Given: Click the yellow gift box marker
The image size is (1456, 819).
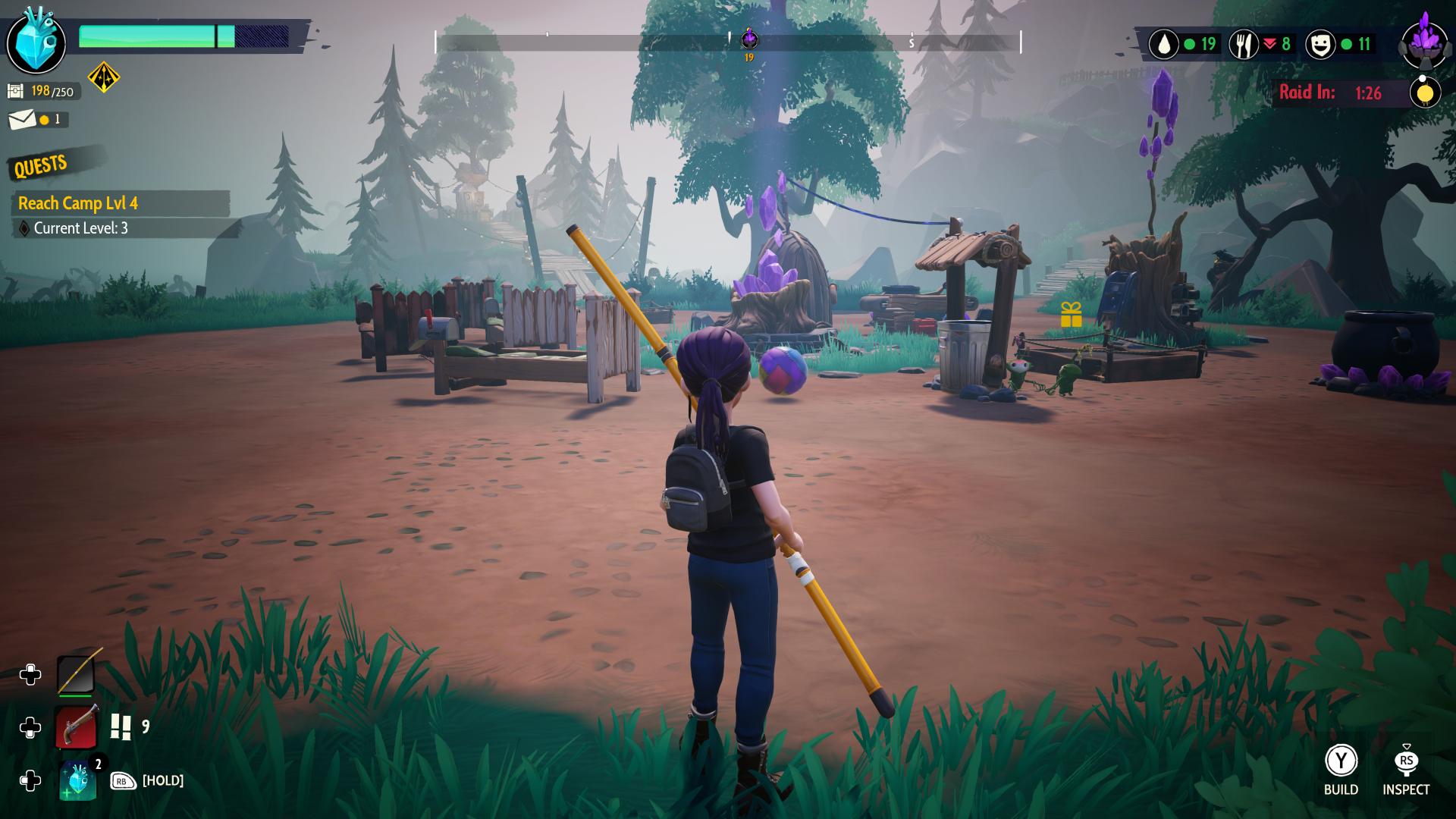Looking at the screenshot, I should [1071, 315].
